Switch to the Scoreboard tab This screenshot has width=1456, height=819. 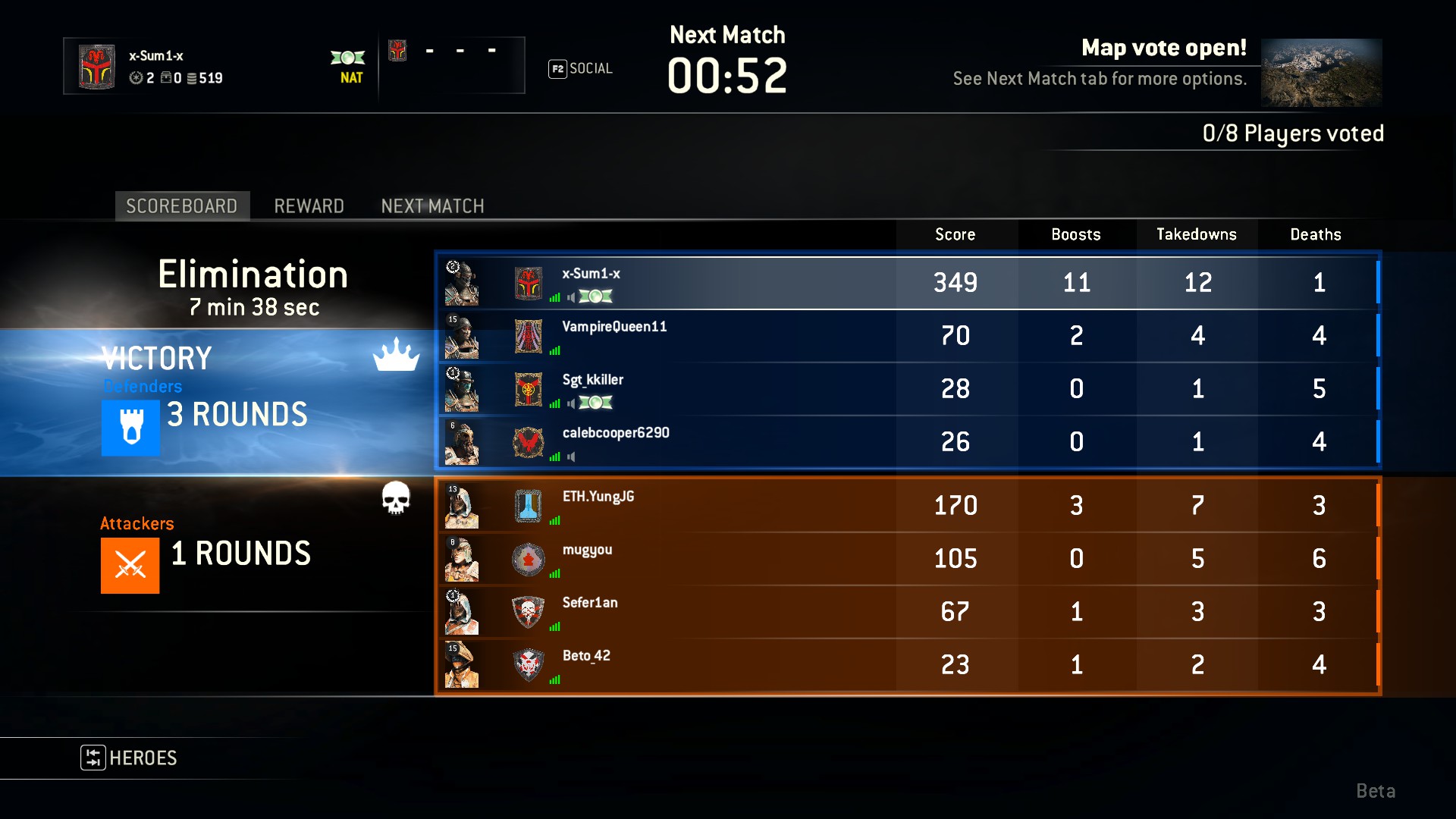coord(181,206)
